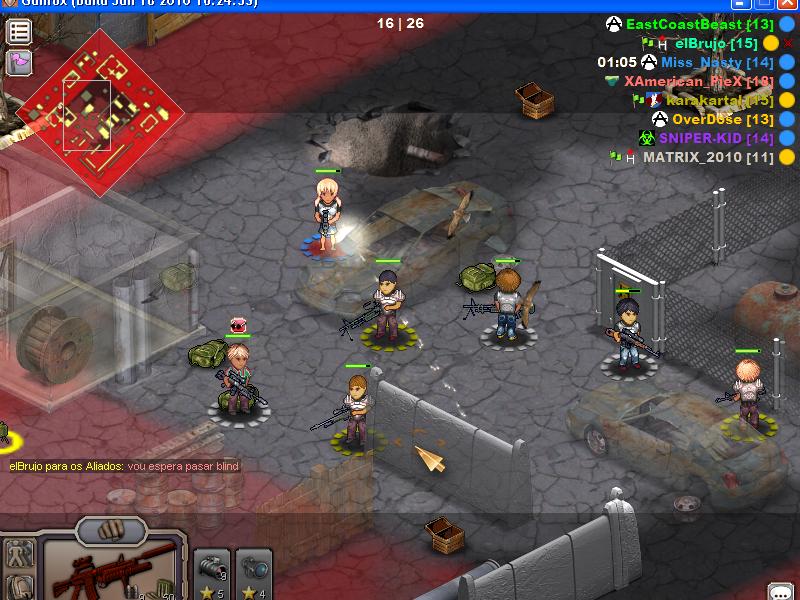Select SNIPER-KID in the player list
Image resolution: width=800 pixels, height=600 pixels.
tap(701, 138)
